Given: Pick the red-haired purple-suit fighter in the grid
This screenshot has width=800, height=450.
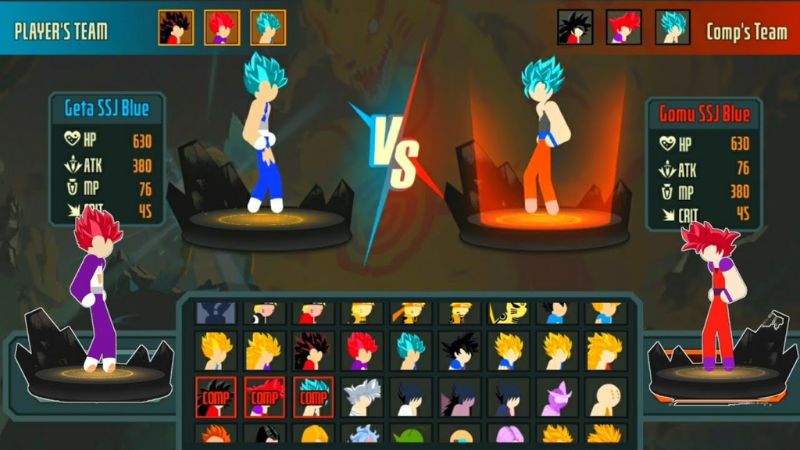Looking at the screenshot, I should [361, 351].
